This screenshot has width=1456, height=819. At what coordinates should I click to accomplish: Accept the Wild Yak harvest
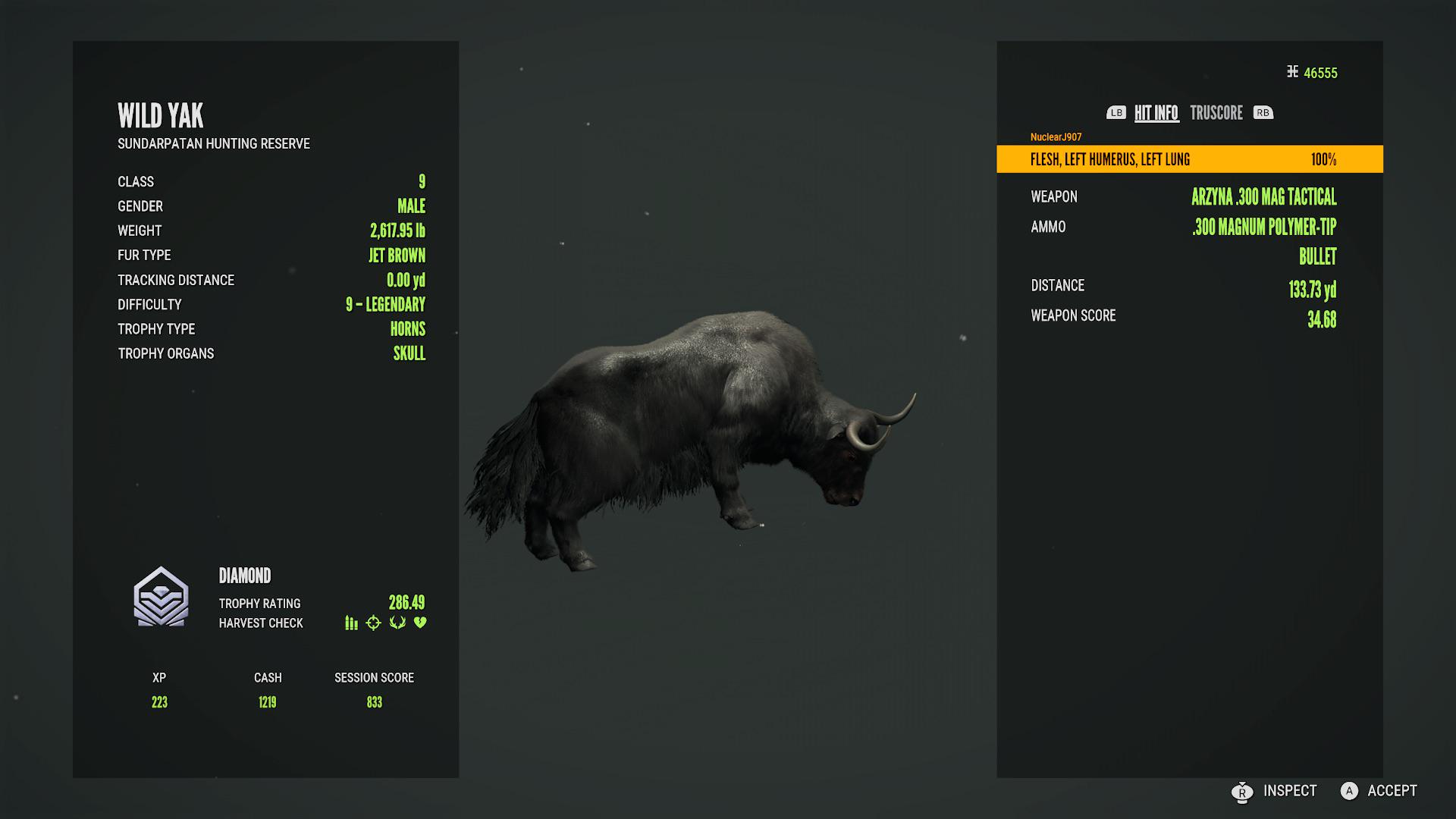[1379, 791]
